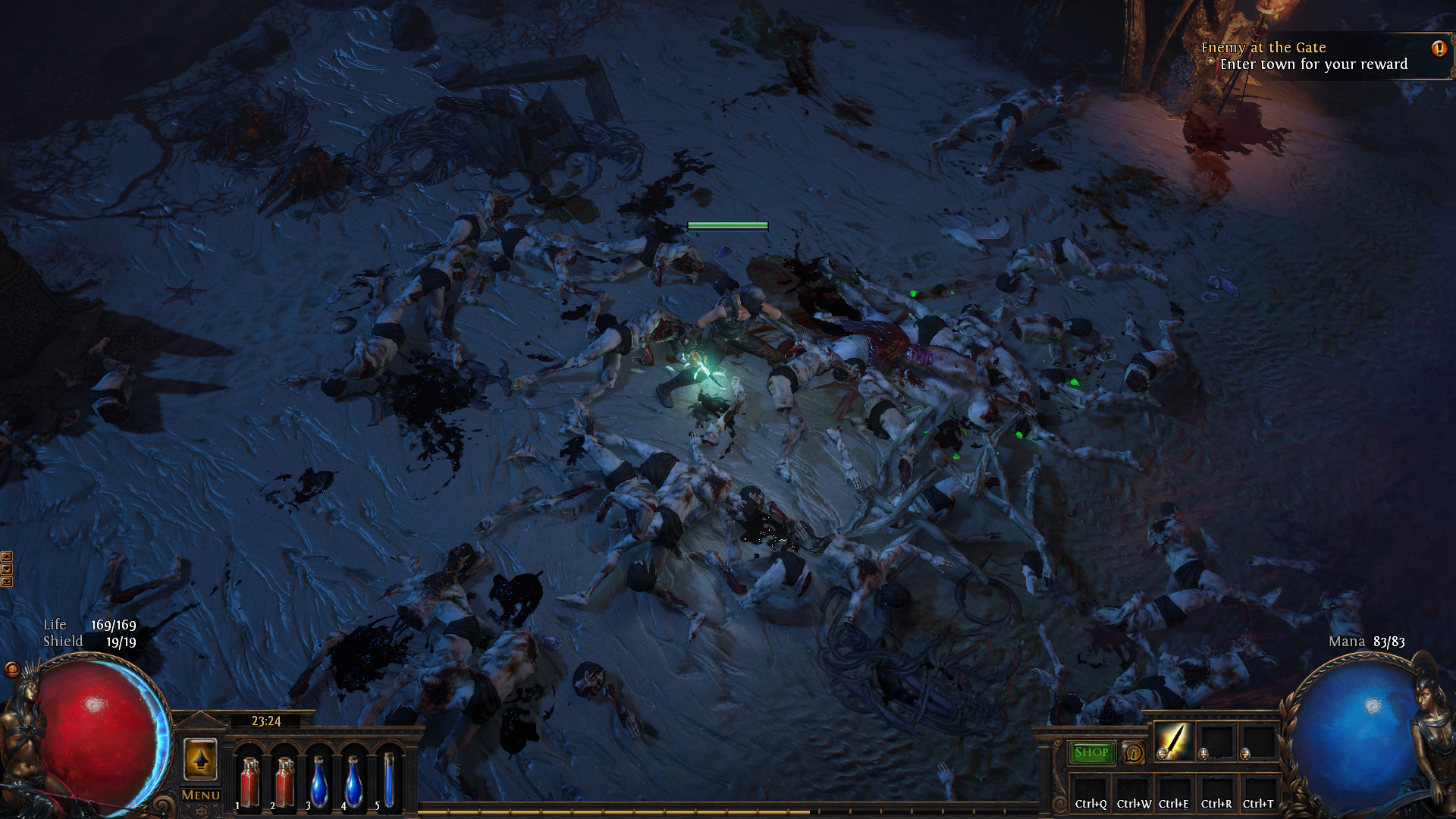
Task: Use the mana flask in slot 4
Action: pos(354,782)
